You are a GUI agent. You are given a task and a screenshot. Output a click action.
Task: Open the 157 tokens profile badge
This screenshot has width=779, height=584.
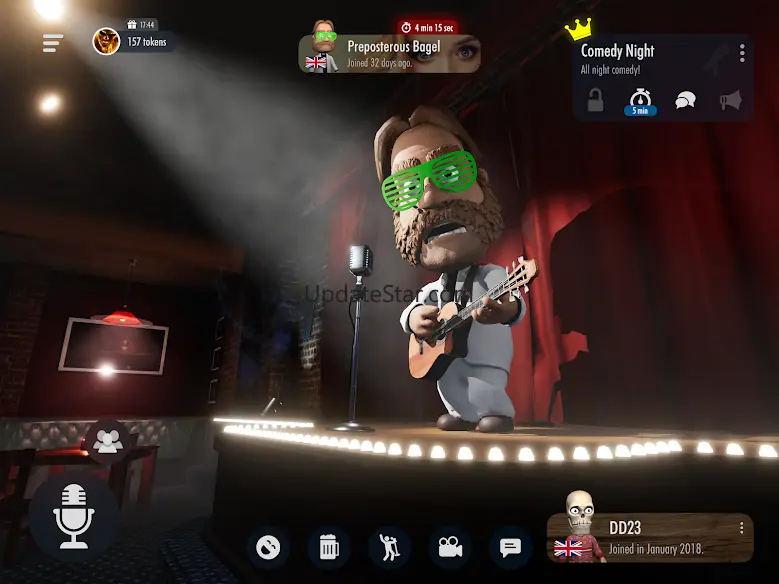coord(135,41)
